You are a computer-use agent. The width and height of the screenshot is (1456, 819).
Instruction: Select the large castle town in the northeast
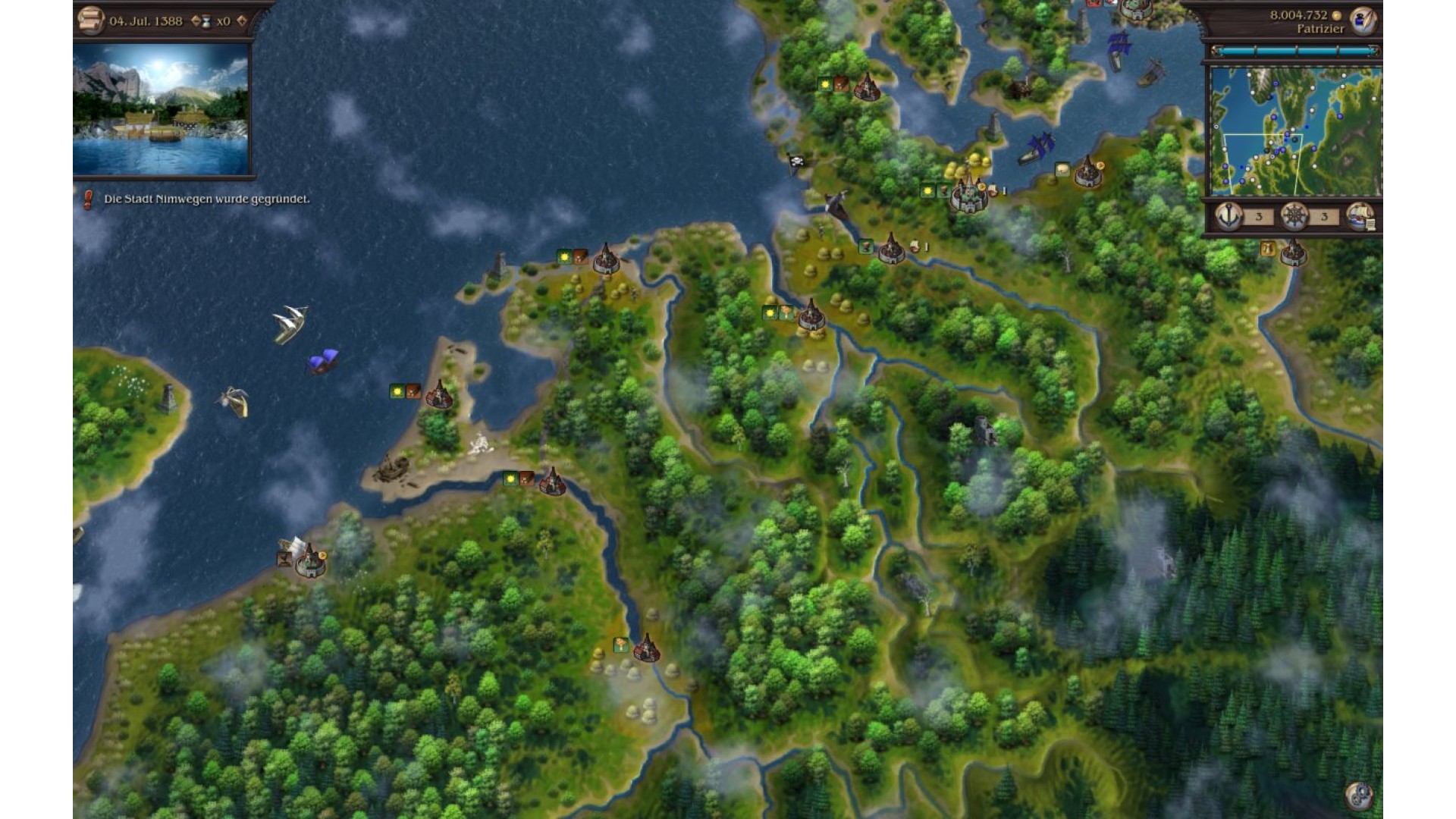968,196
